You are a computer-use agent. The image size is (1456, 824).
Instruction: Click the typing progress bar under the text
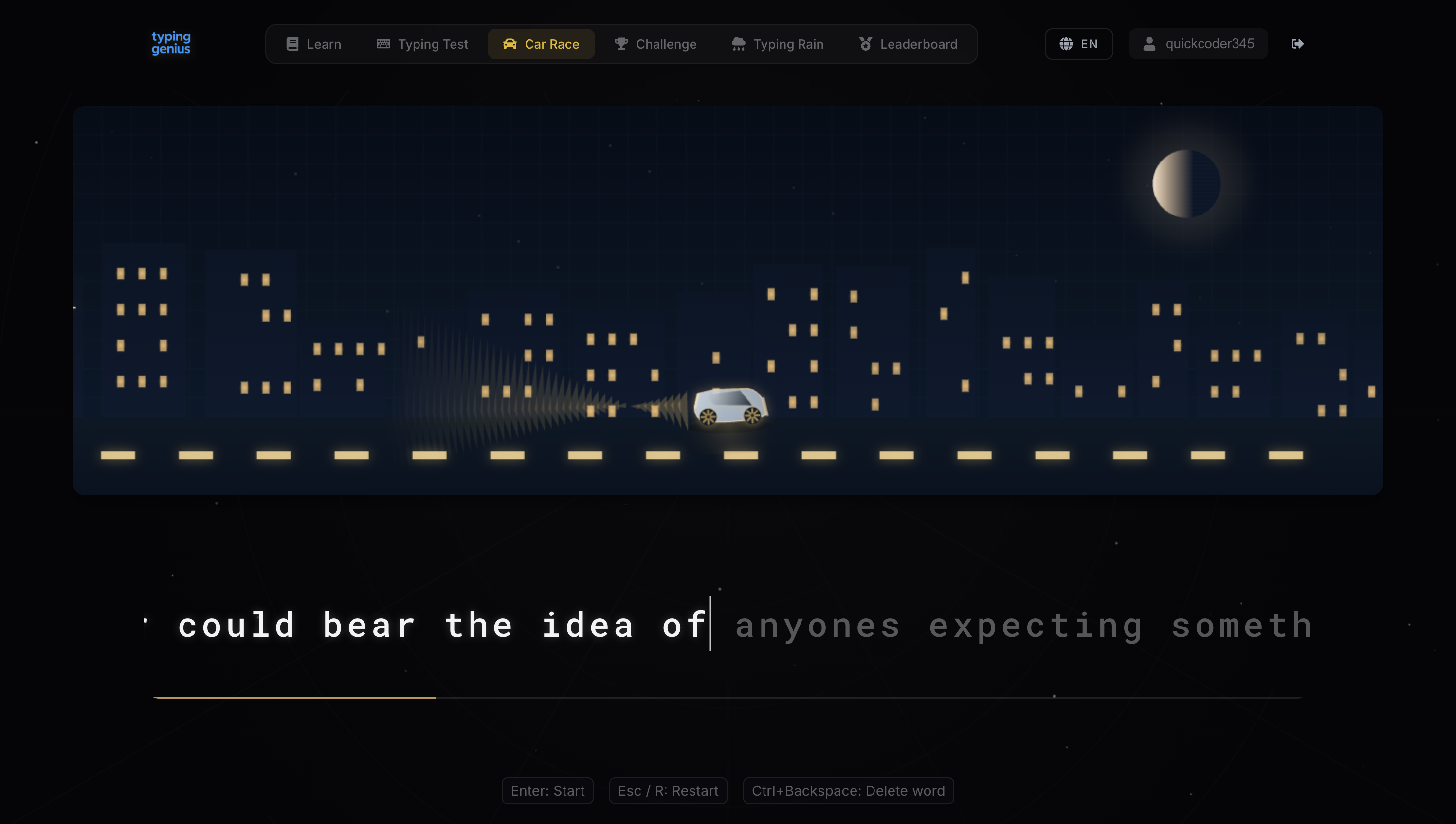click(x=728, y=697)
